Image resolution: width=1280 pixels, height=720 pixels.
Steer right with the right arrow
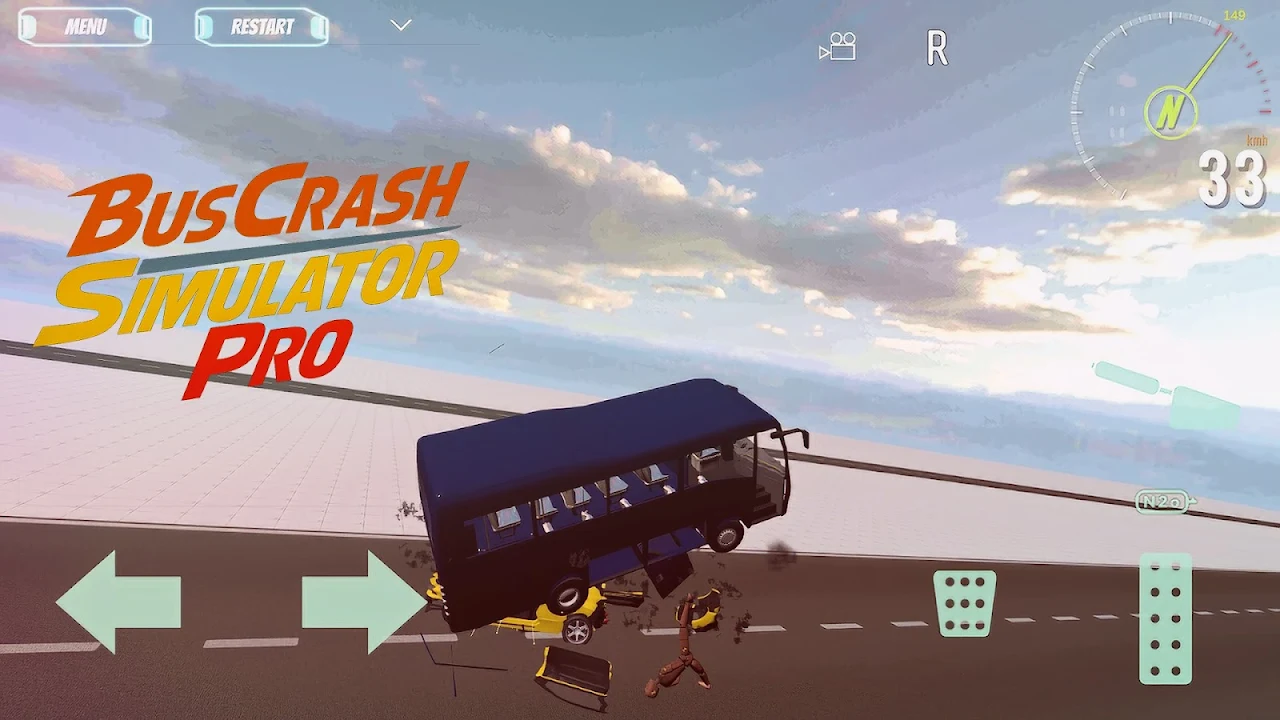pyautogui.click(x=364, y=601)
